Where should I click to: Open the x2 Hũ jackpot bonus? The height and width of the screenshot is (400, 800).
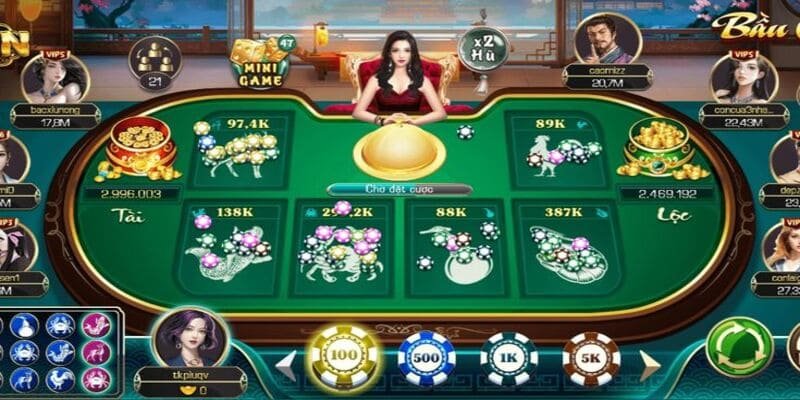[x=483, y=48]
